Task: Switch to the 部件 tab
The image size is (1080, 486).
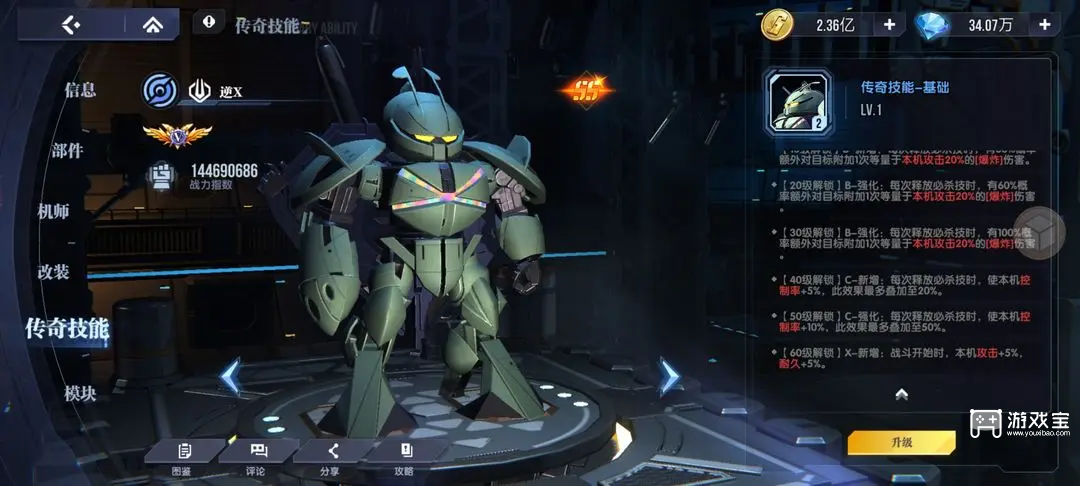Action: pos(68,151)
